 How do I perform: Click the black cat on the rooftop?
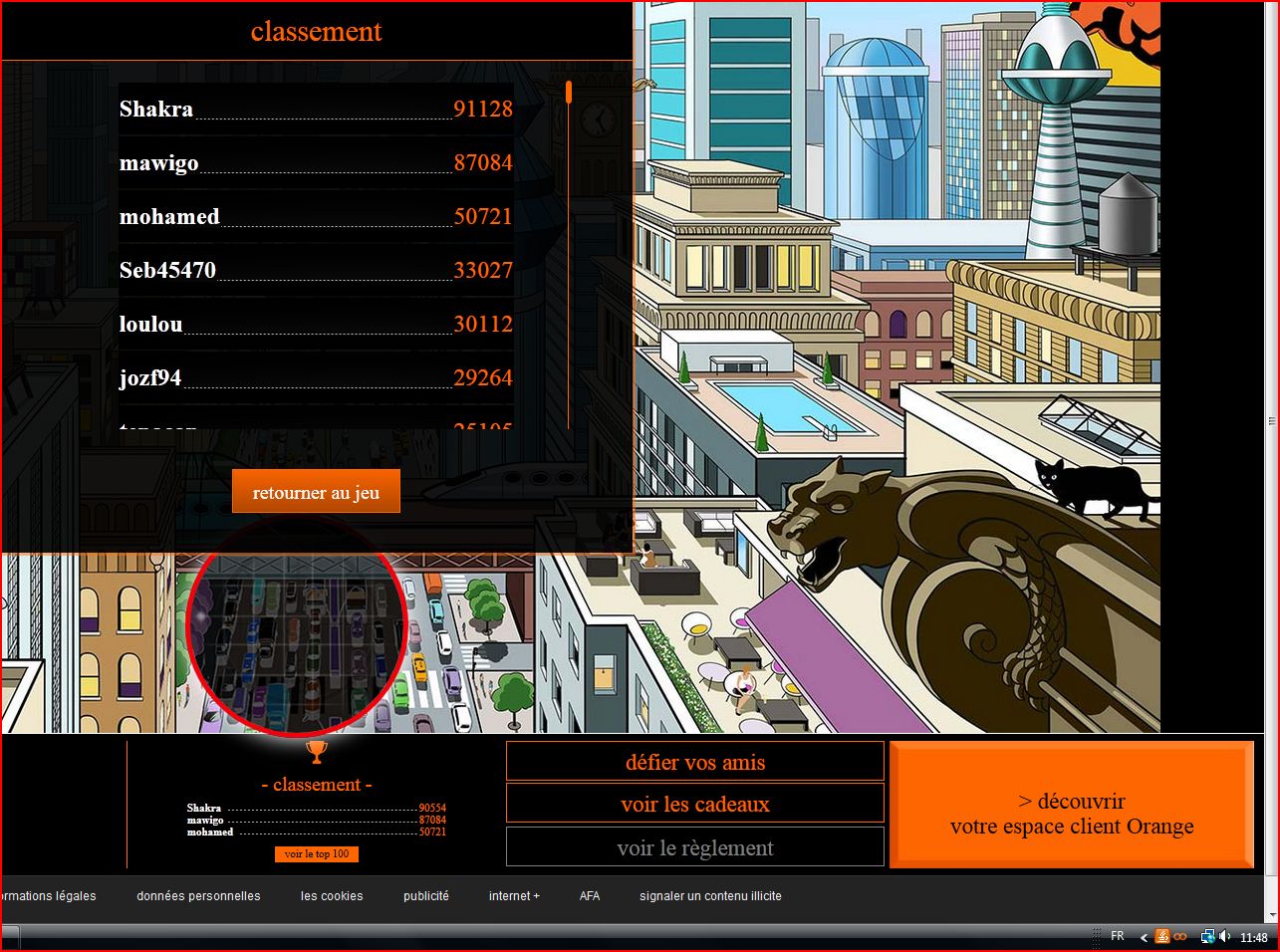1089,483
